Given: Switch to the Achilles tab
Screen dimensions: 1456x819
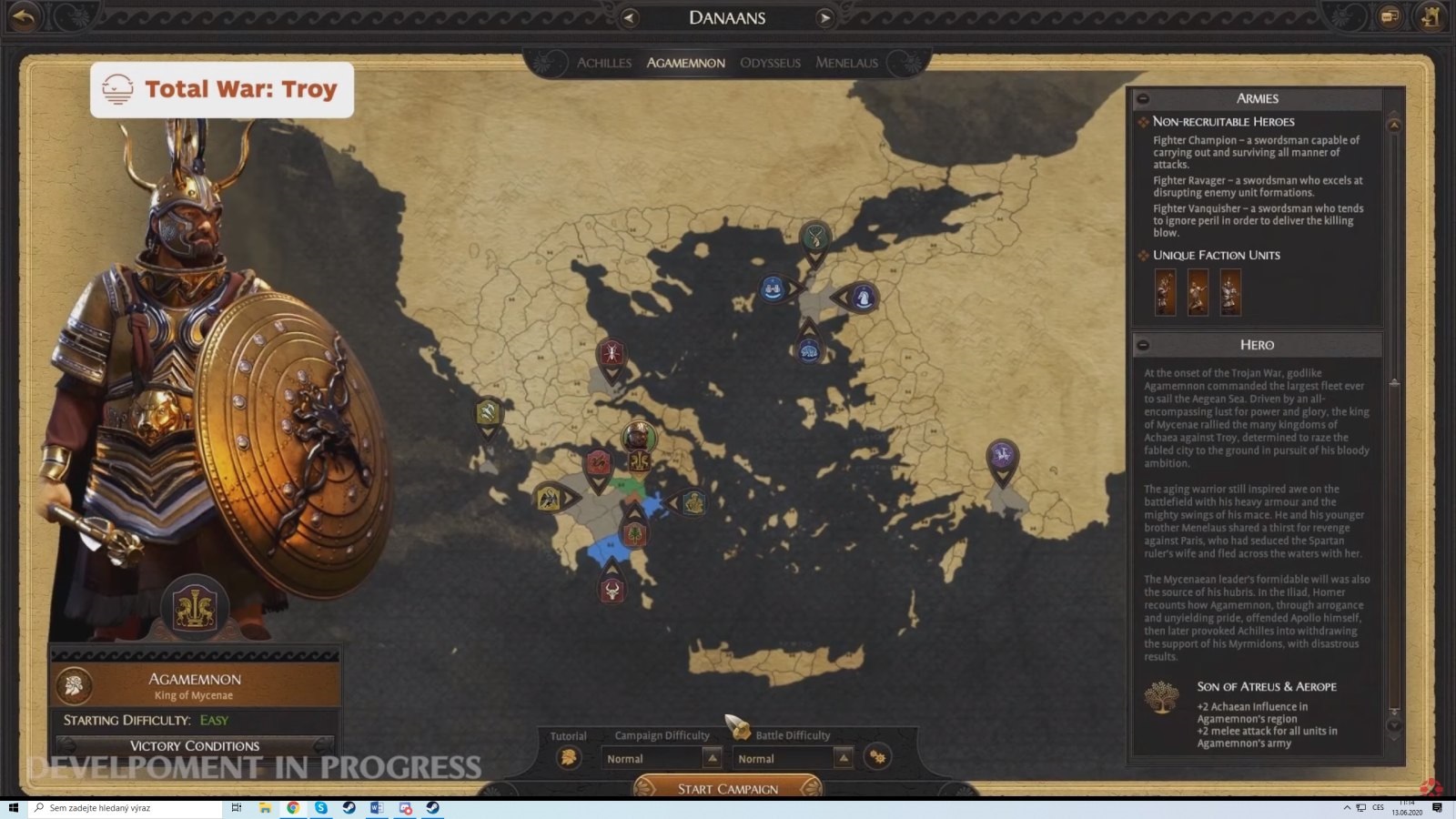Looking at the screenshot, I should [603, 62].
